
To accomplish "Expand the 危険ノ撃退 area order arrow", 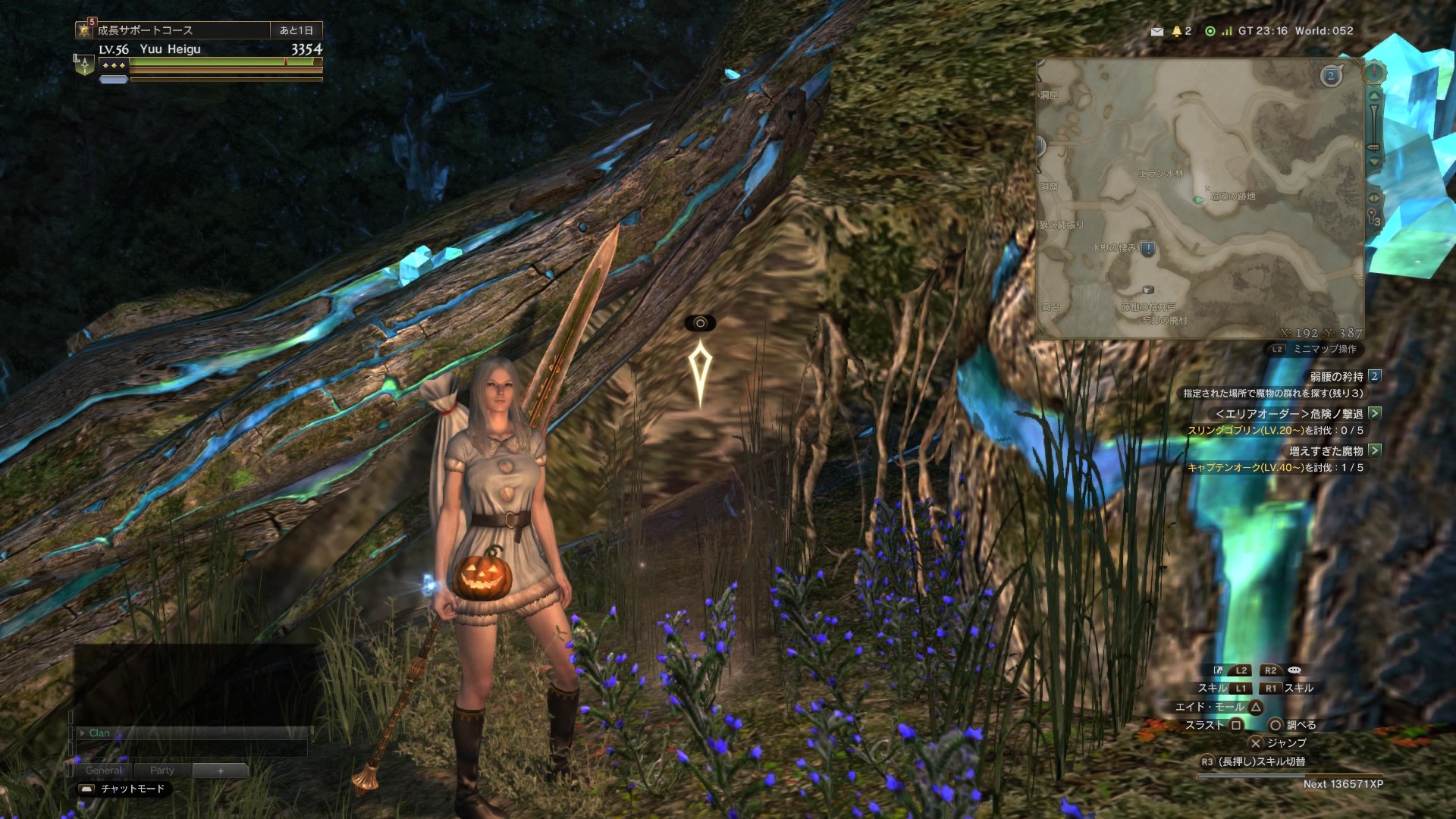I will point(1375,413).
